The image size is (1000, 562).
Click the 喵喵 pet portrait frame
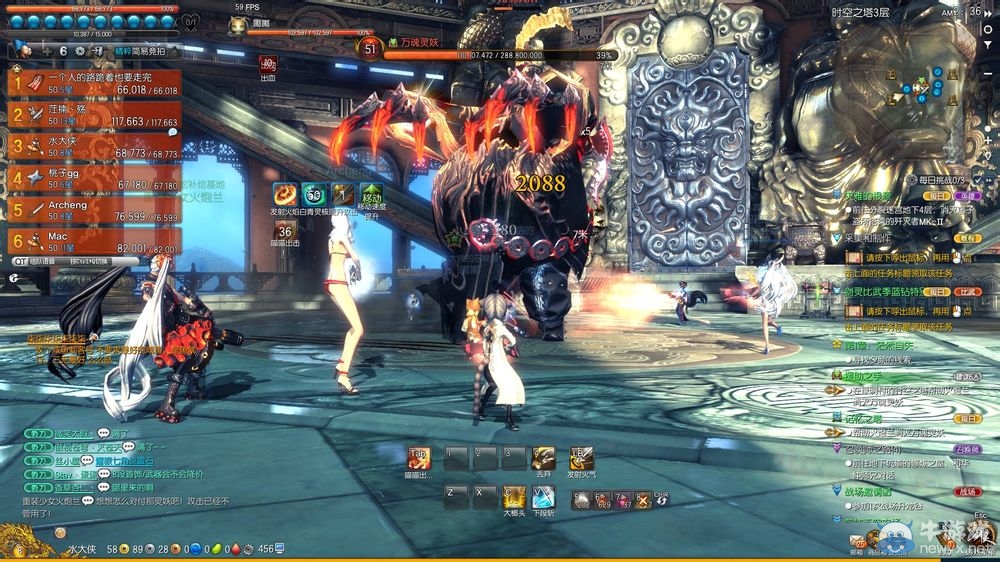tap(238, 26)
